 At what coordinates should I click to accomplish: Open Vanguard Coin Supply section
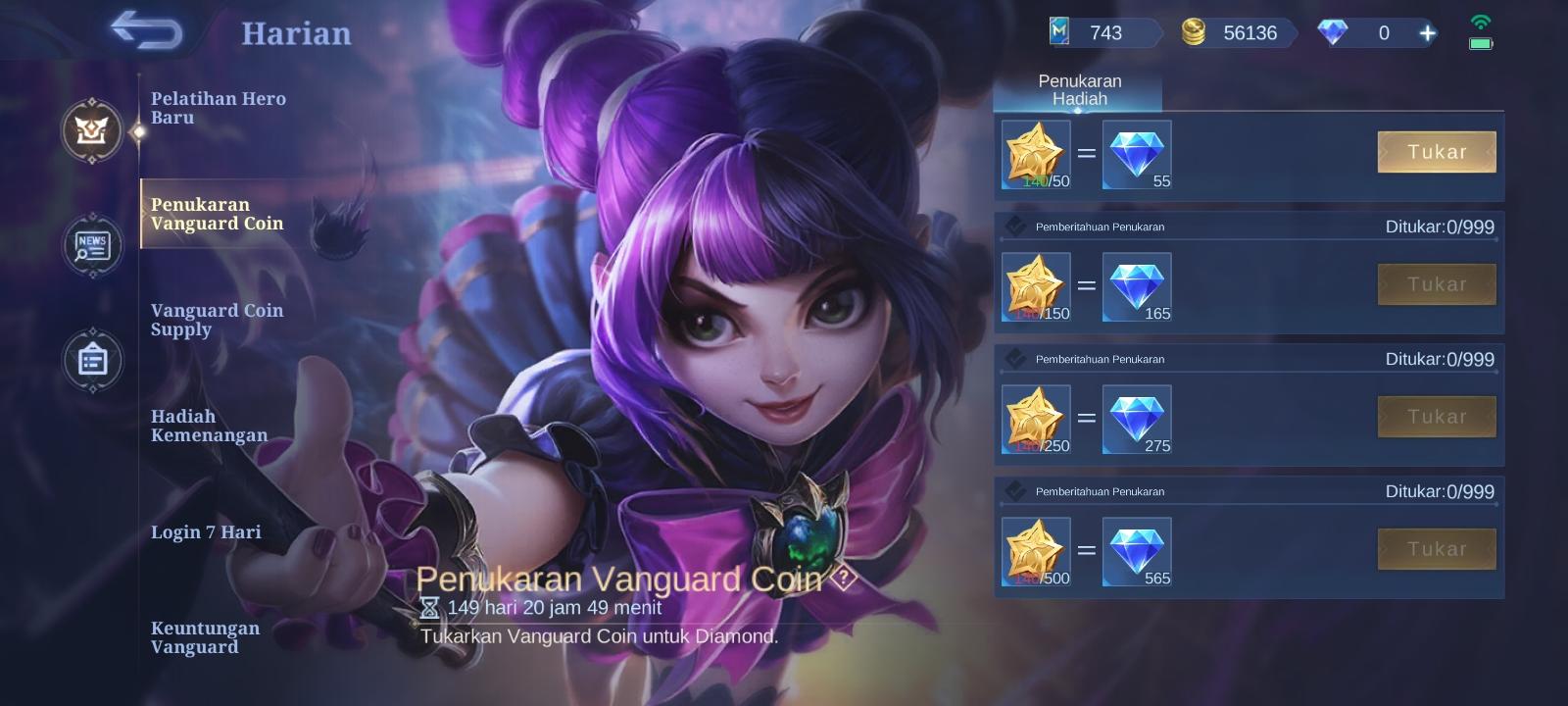(x=218, y=320)
